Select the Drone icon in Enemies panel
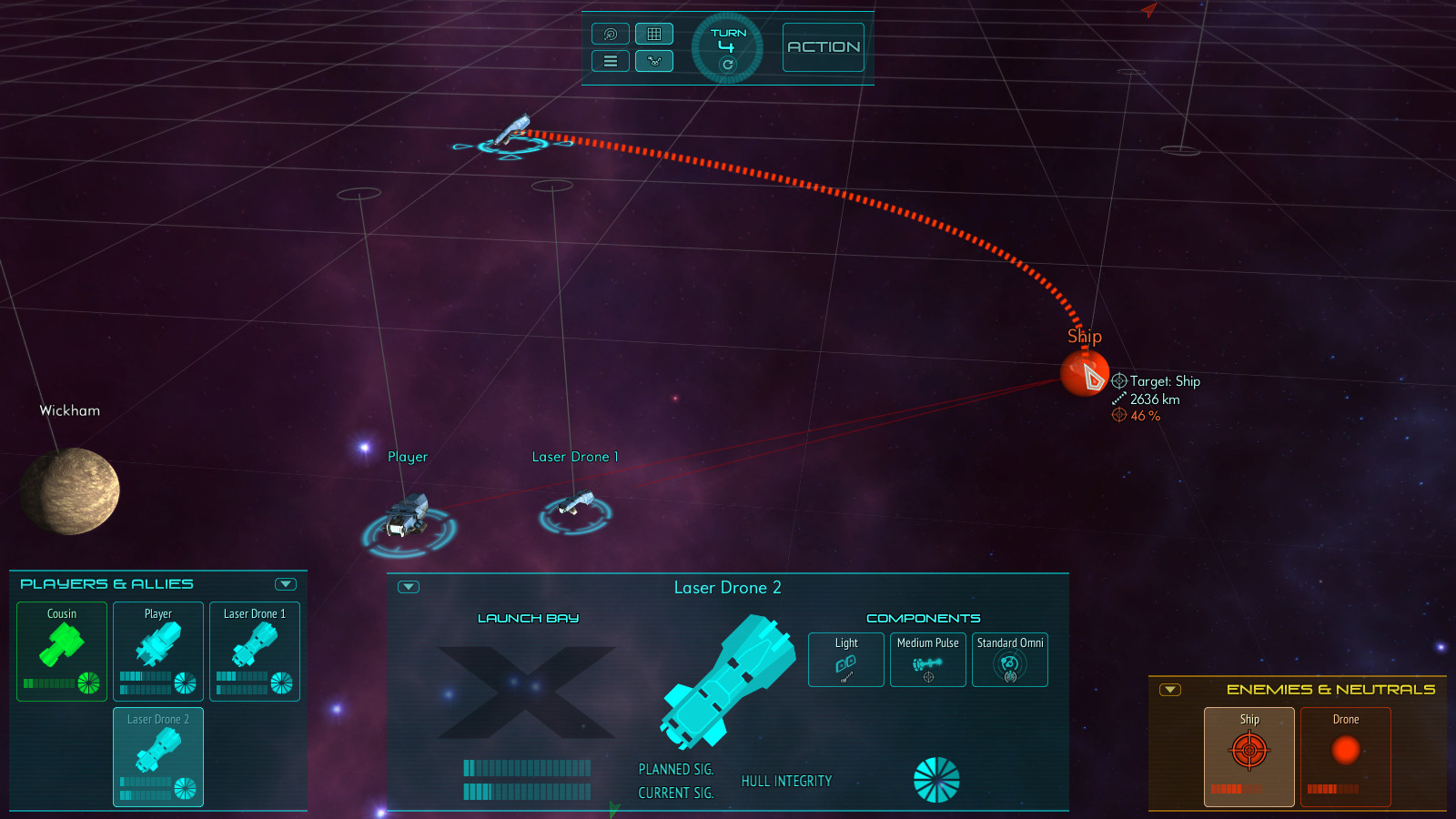1456x819 pixels. pos(1345,750)
